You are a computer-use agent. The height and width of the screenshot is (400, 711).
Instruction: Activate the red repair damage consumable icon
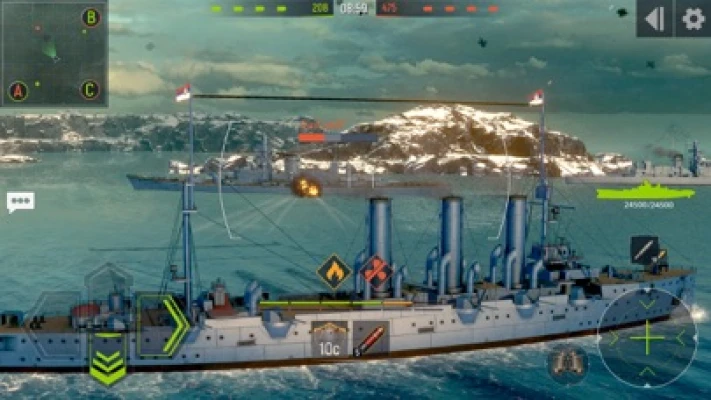(377, 270)
